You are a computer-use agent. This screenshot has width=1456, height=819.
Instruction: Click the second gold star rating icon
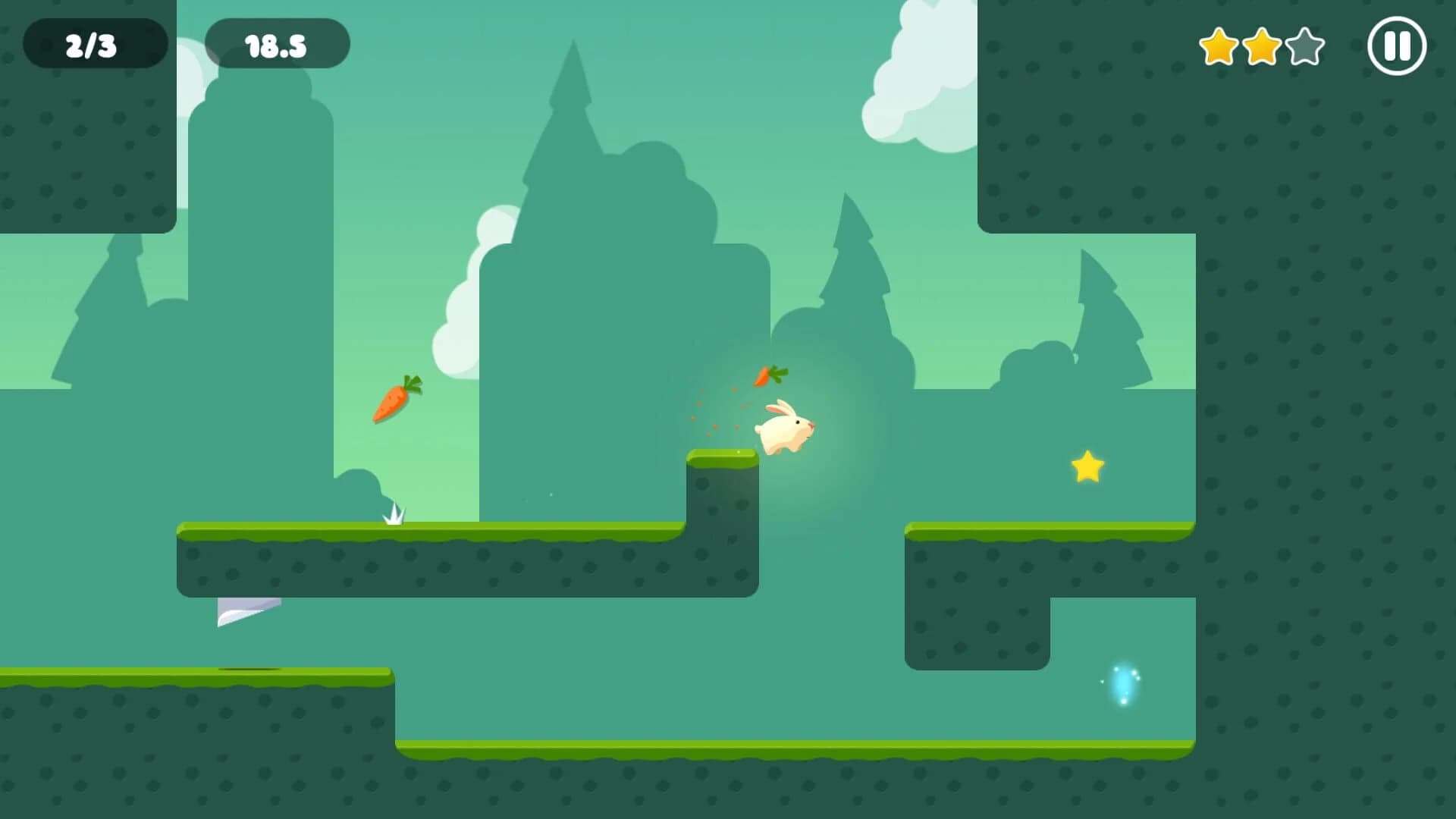(x=1263, y=47)
